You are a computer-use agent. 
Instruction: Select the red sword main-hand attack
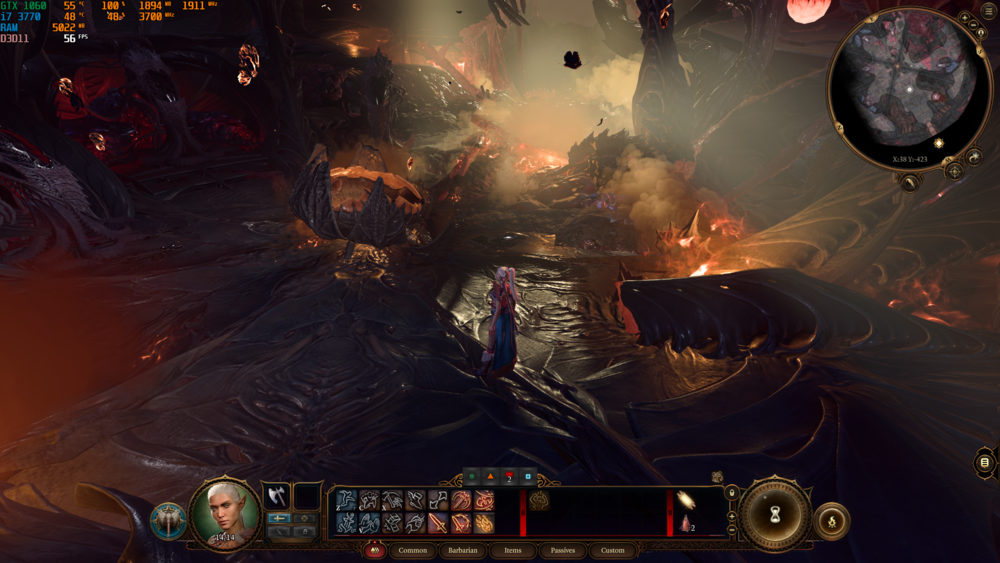coord(438,523)
